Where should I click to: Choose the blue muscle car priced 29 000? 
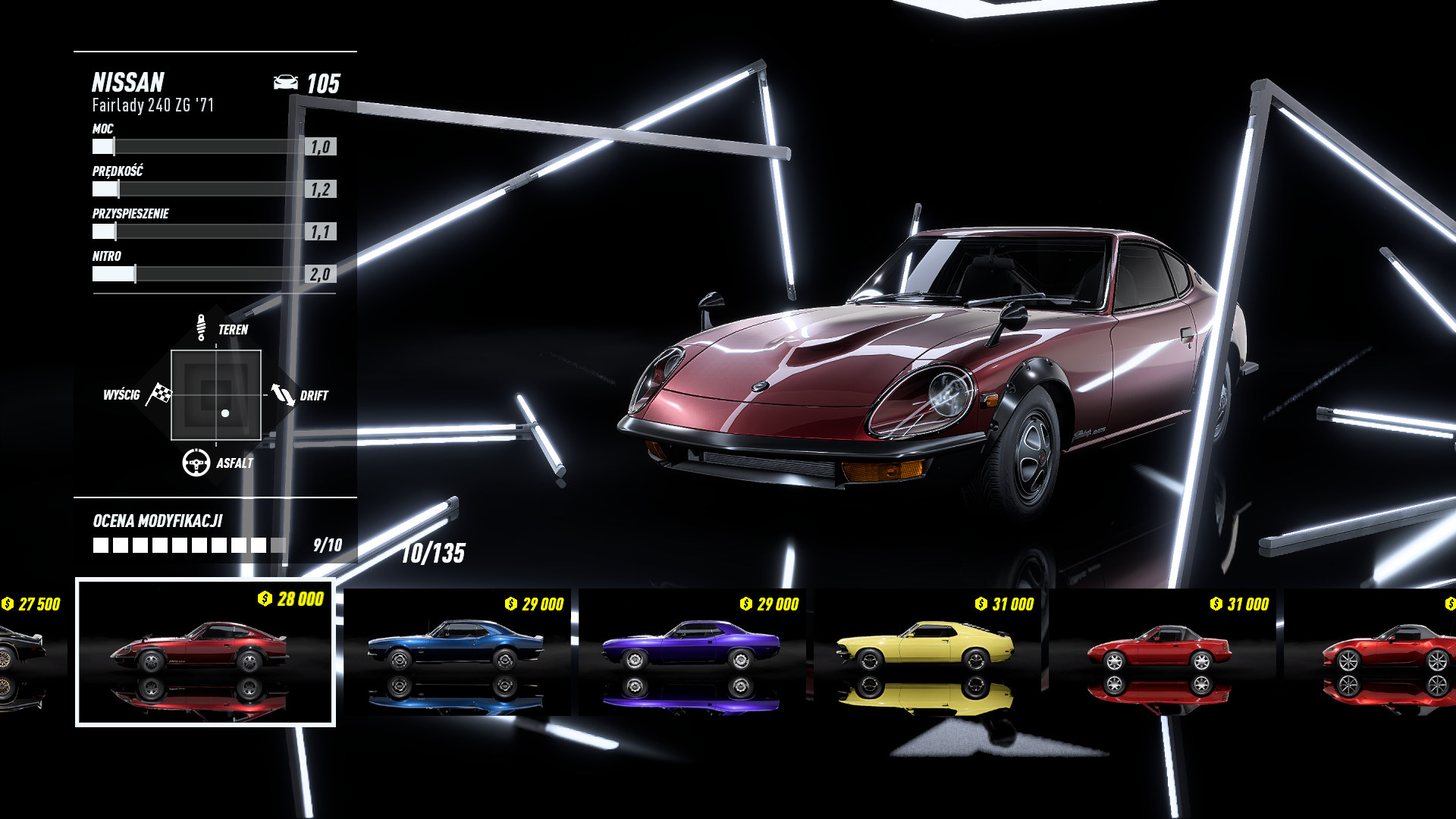[457, 652]
